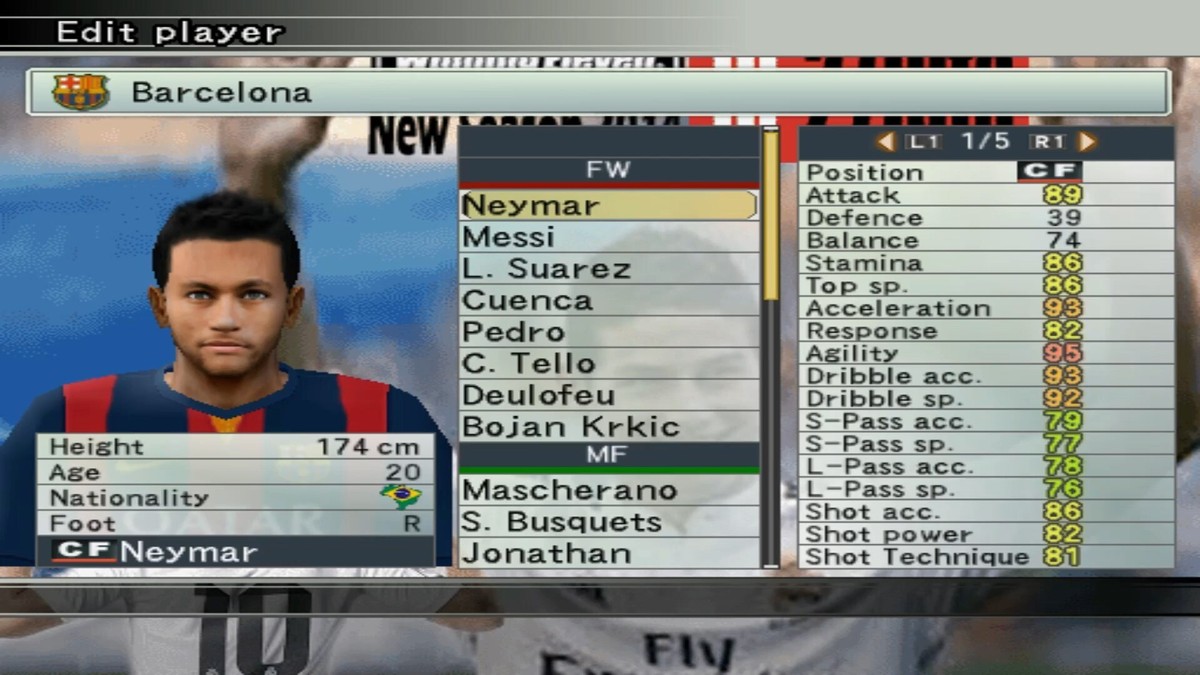Go to the next stats page arrow
Viewport: 1200px width, 675px height.
pyautogui.click(x=1087, y=142)
